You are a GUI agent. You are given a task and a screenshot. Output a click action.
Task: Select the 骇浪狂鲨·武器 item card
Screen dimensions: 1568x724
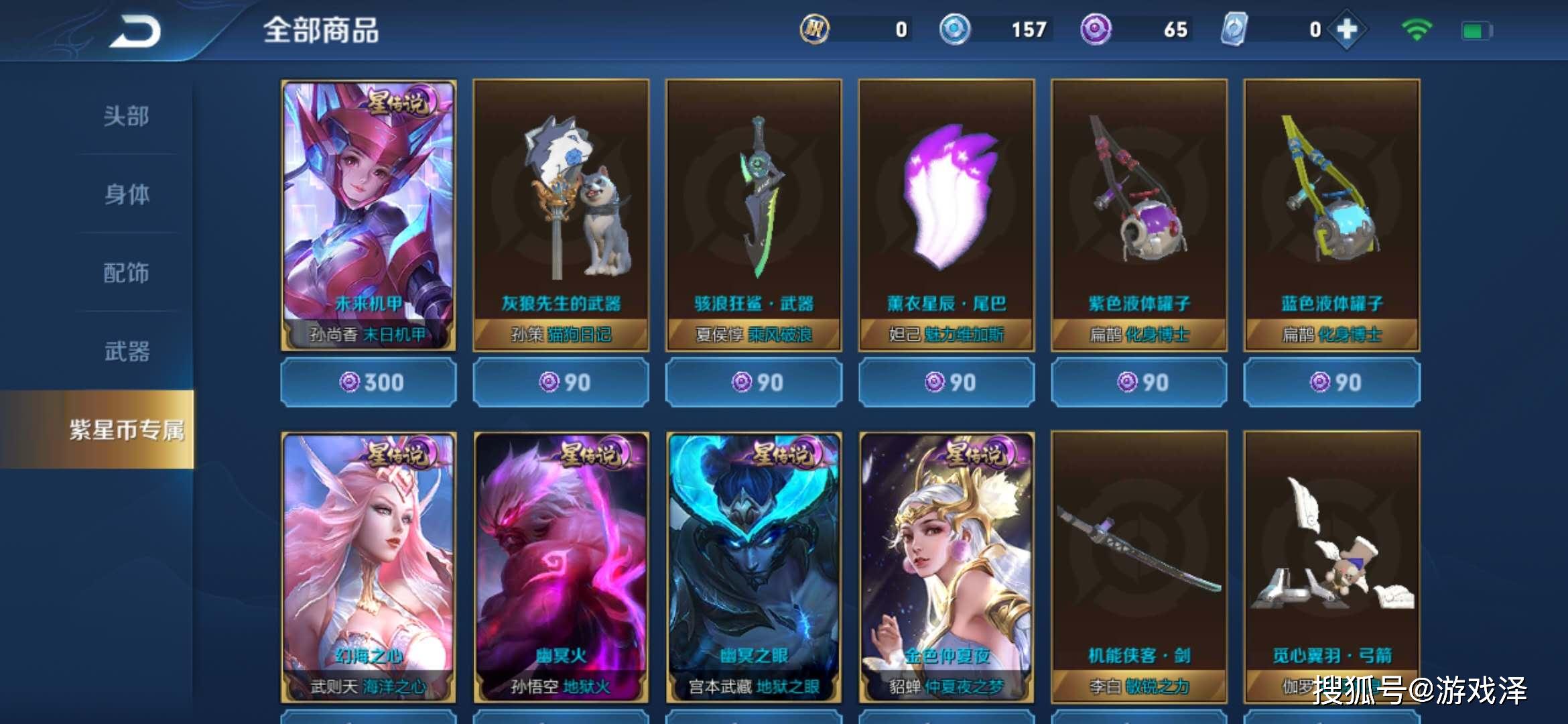pyautogui.click(x=754, y=215)
